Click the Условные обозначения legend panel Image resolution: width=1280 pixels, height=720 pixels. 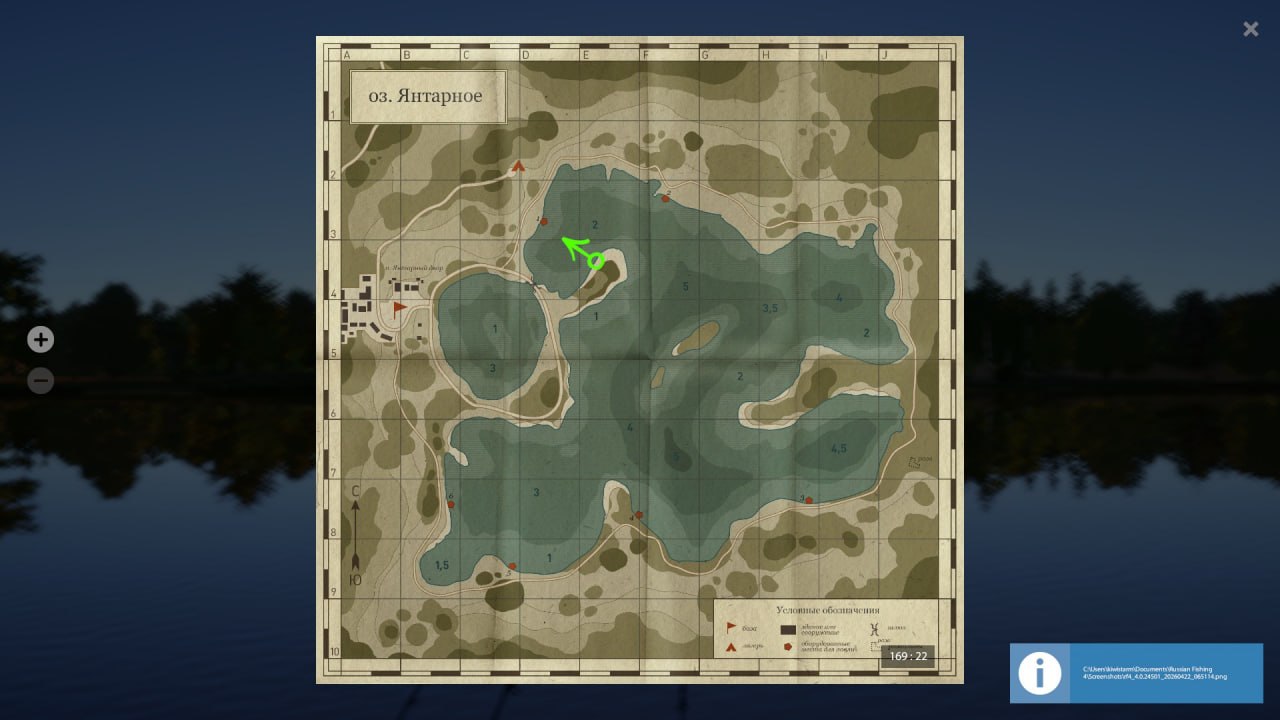(828, 610)
